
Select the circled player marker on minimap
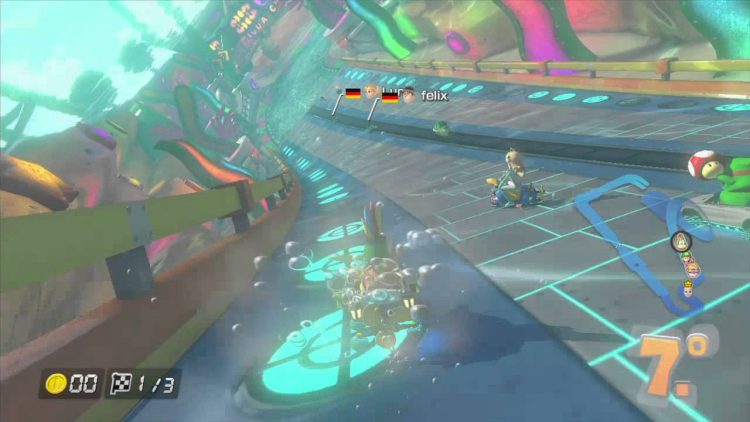point(678,243)
